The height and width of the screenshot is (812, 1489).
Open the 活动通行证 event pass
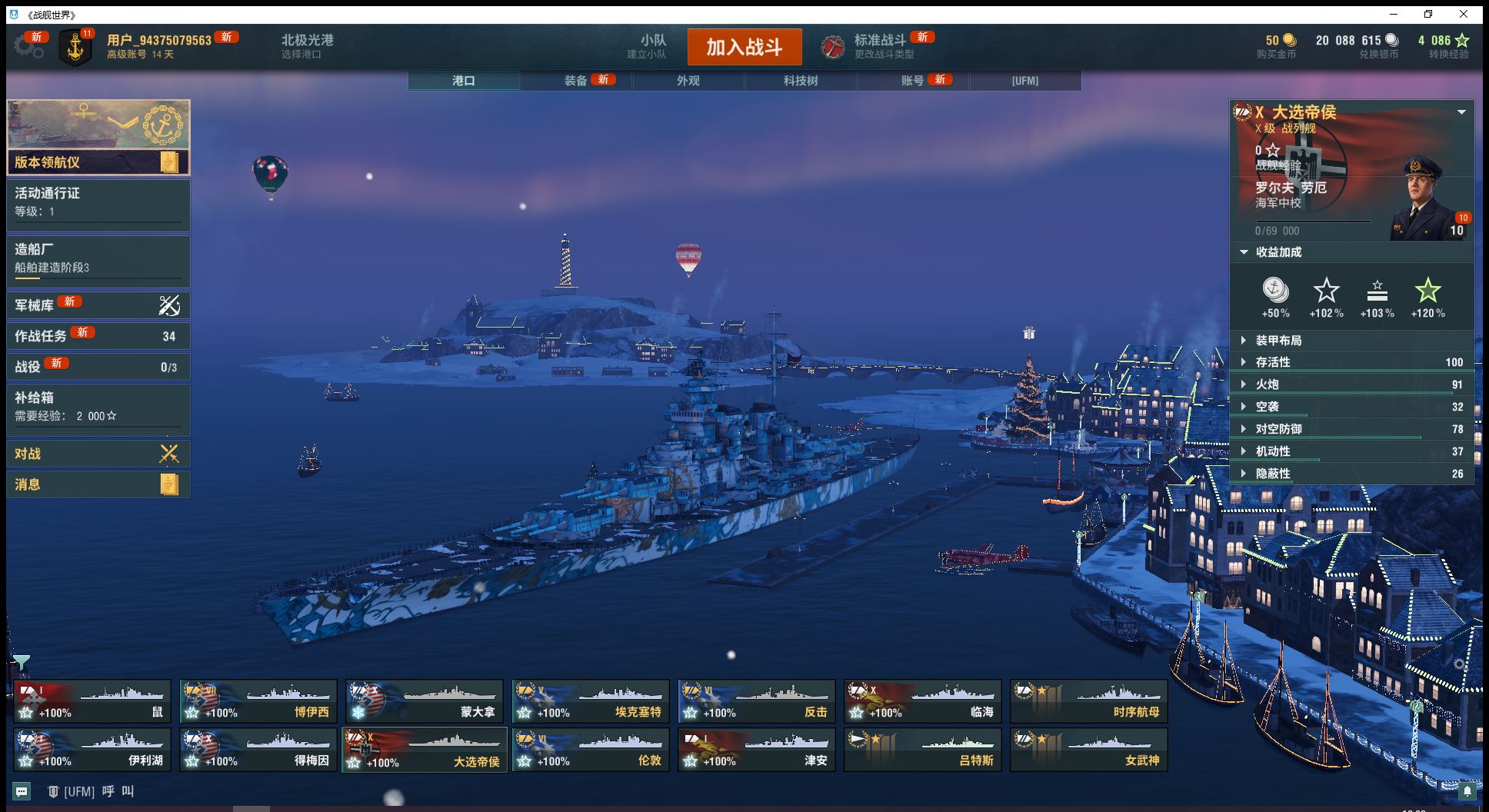(x=98, y=202)
